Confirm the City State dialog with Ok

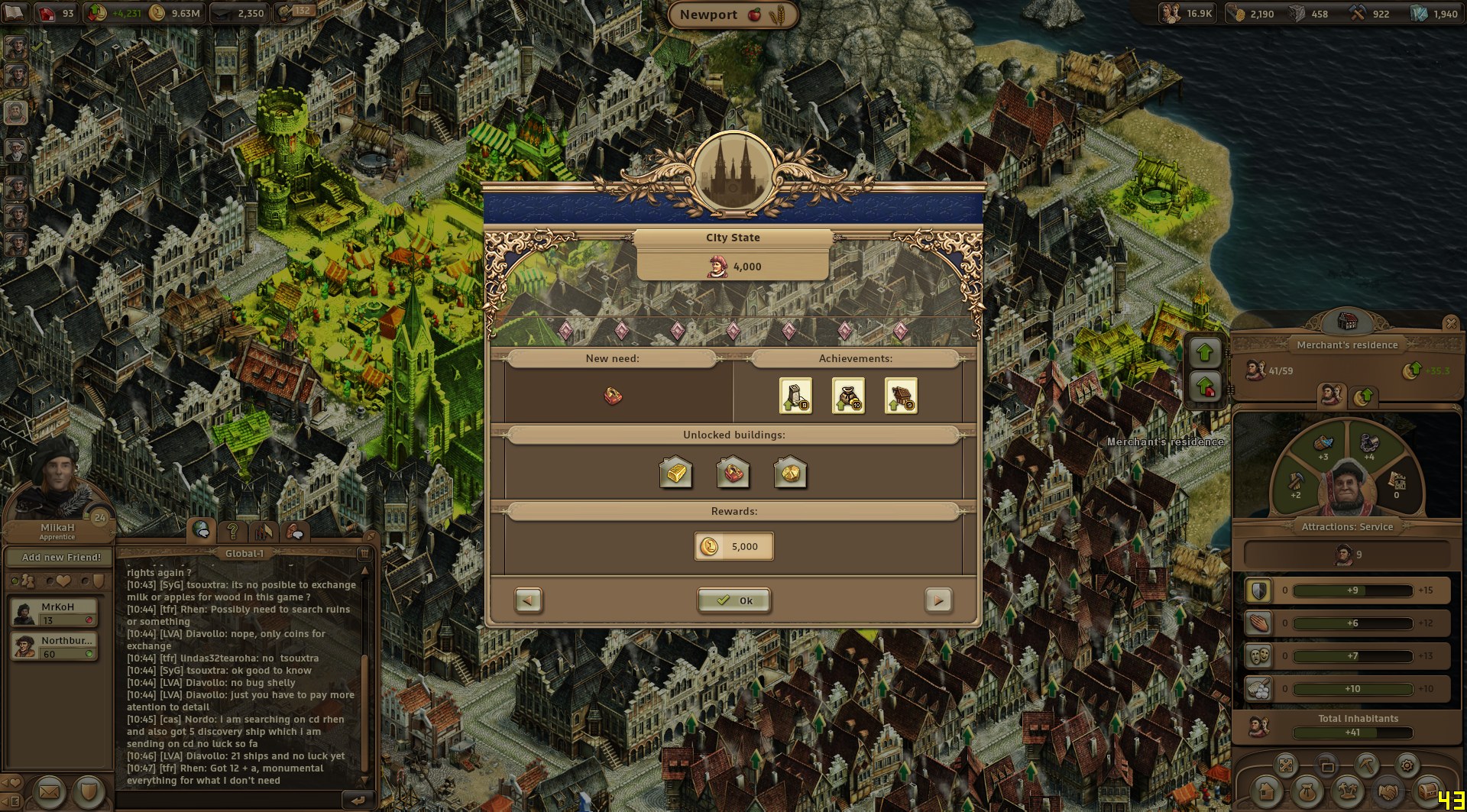pos(733,600)
